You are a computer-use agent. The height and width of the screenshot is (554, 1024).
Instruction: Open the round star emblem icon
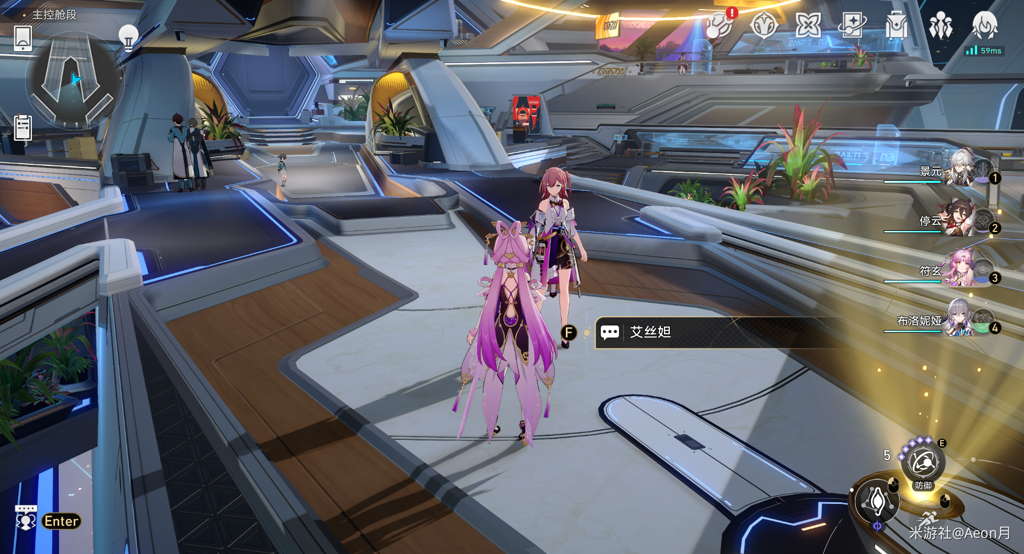point(764,25)
